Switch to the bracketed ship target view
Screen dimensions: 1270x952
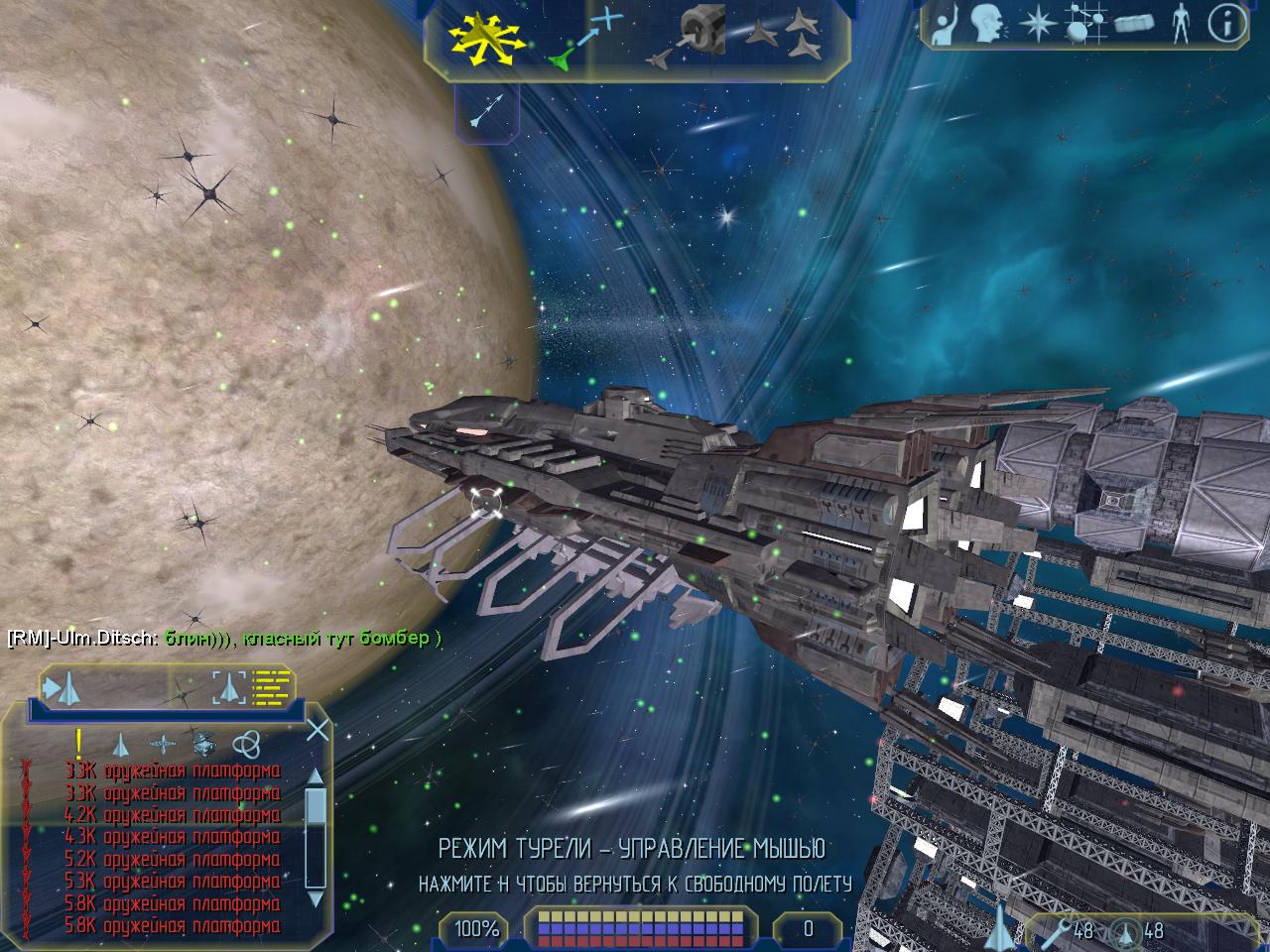click(x=228, y=685)
